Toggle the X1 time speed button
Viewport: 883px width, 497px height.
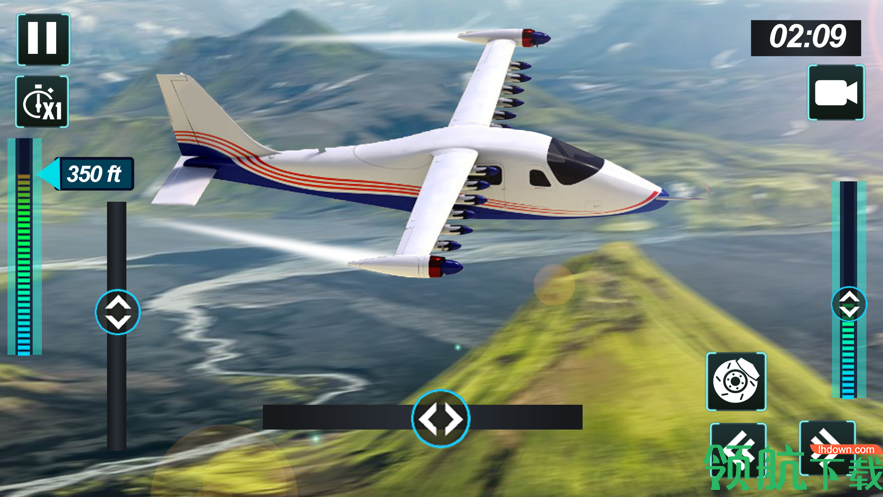coord(42,102)
